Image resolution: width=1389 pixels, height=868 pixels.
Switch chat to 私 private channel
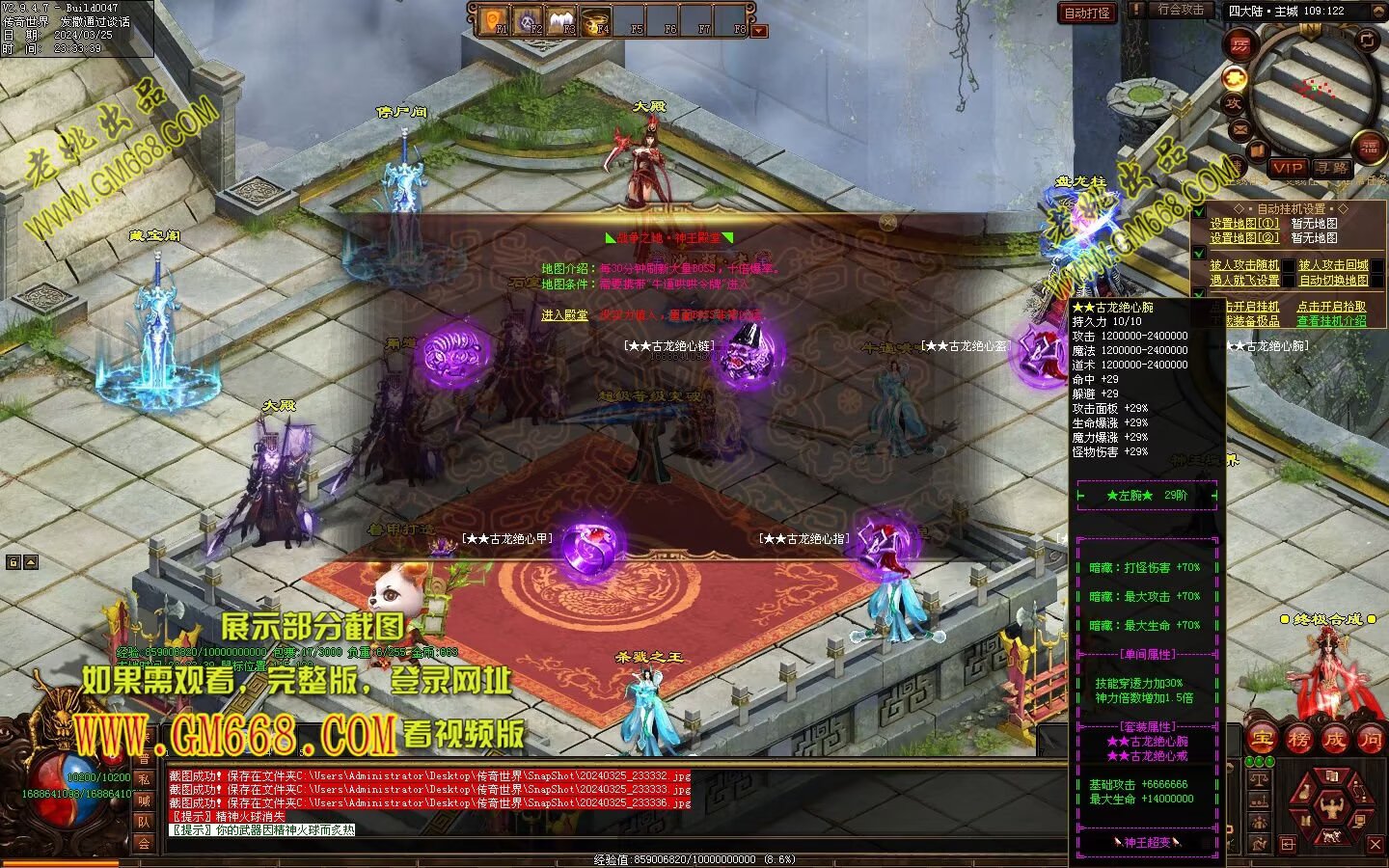(x=144, y=779)
